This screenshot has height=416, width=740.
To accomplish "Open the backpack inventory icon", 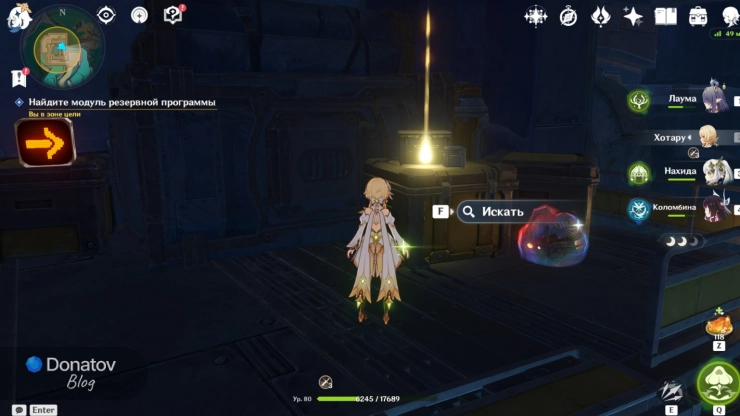I will click(x=698, y=15).
